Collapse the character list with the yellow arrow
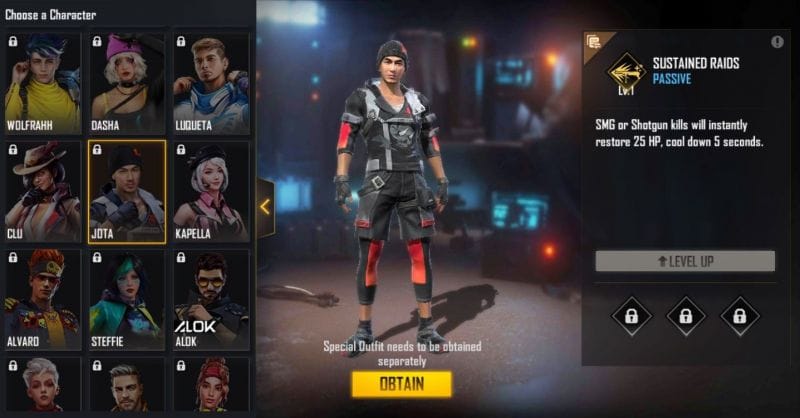The image size is (800, 418). tap(265, 207)
